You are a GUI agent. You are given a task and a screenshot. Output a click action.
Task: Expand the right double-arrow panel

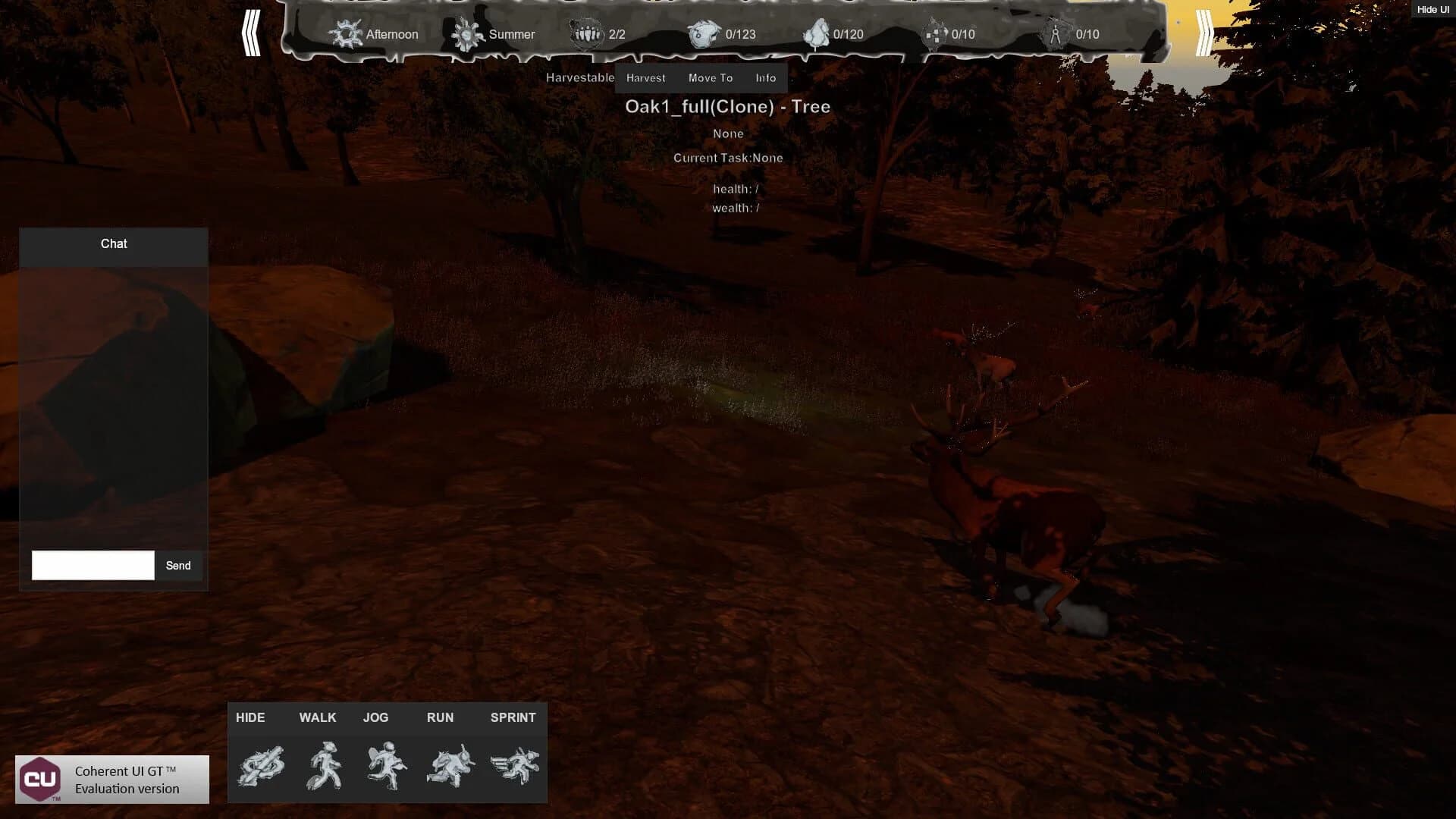pos(1204,34)
